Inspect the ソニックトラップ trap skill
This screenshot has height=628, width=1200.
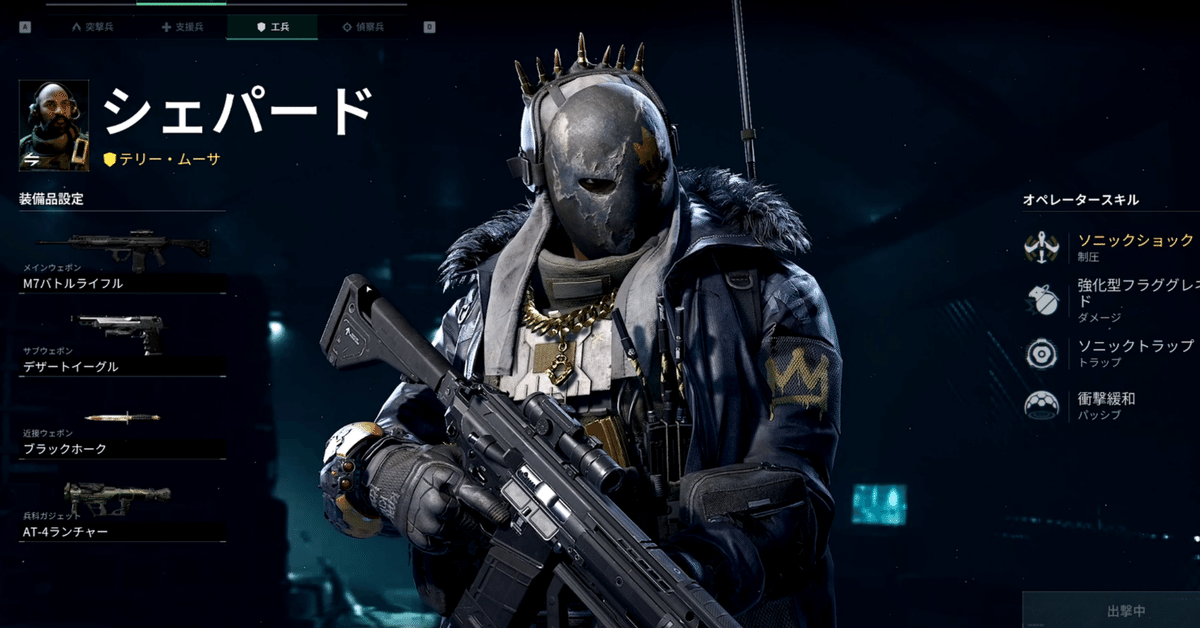(x=1110, y=352)
